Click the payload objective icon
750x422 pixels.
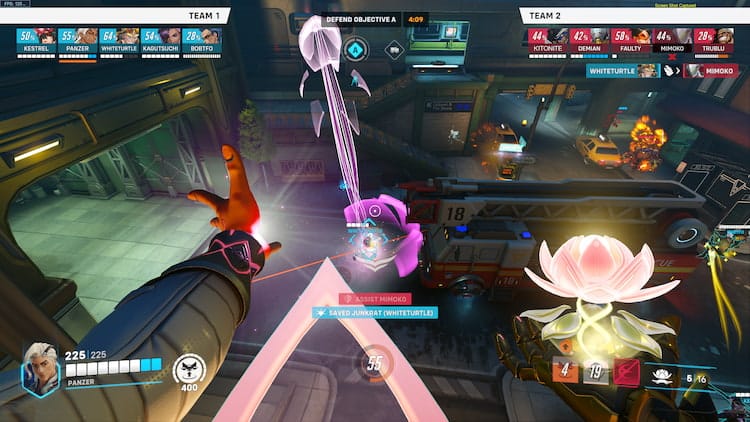pyautogui.click(x=396, y=48)
